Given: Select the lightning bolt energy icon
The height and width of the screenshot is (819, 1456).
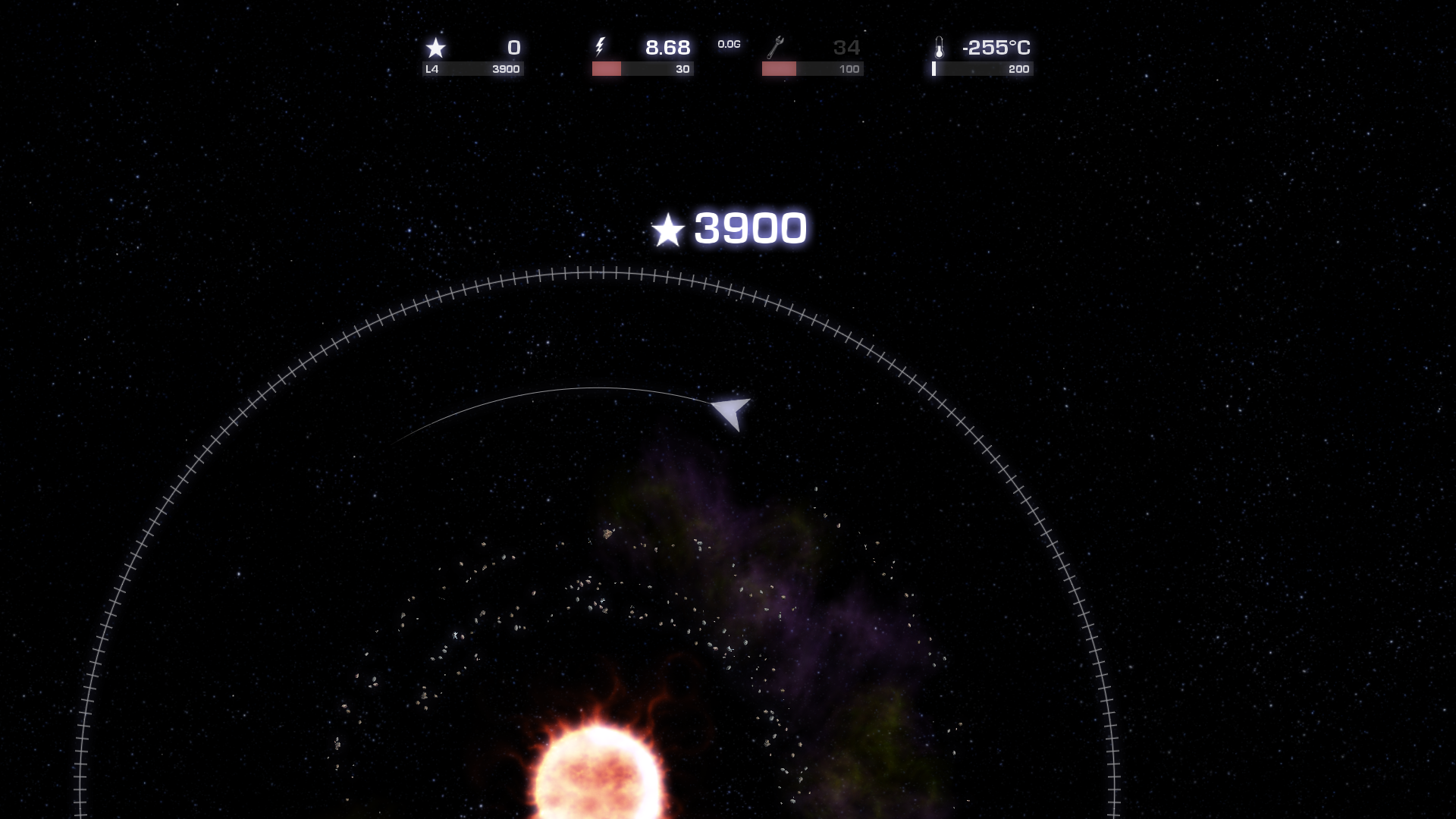Looking at the screenshot, I should click(x=601, y=48).
